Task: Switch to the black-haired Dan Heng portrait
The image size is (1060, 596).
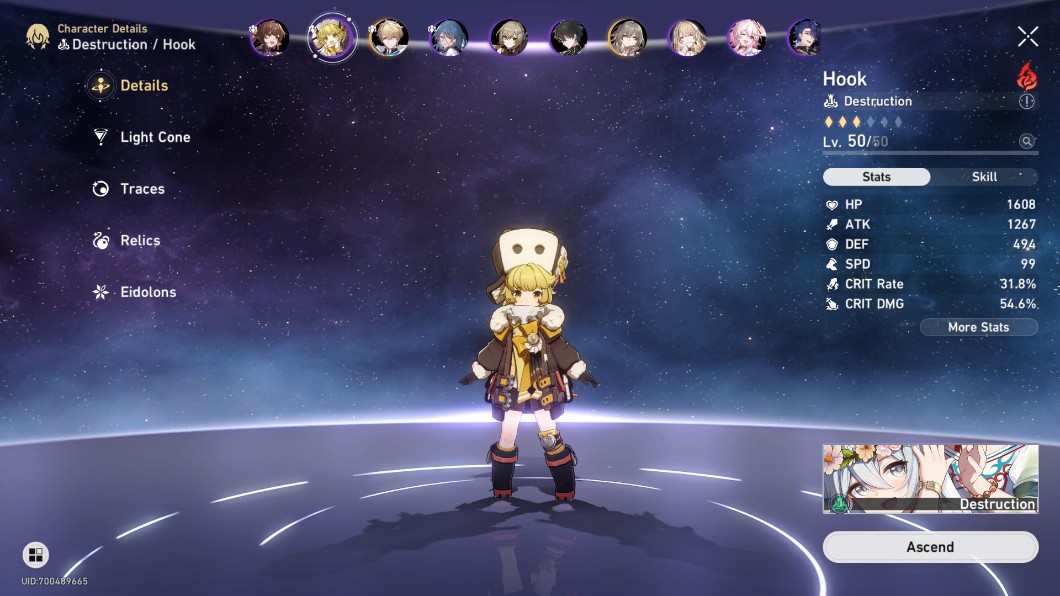Action: (x=568, y=38)
